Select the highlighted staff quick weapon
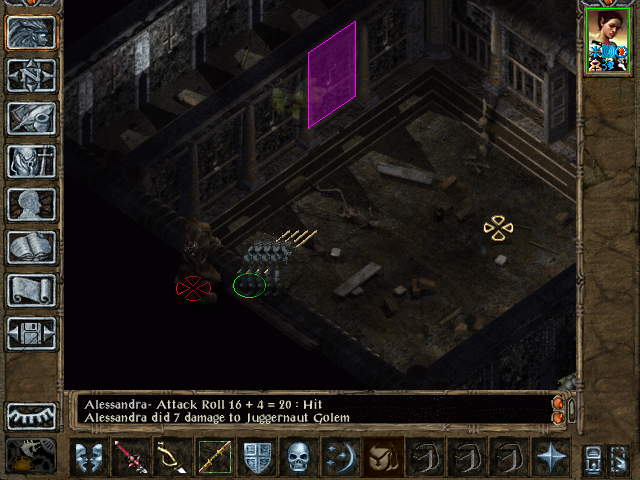The height and width of the screenshot is (480, 640). click(214, 457)
